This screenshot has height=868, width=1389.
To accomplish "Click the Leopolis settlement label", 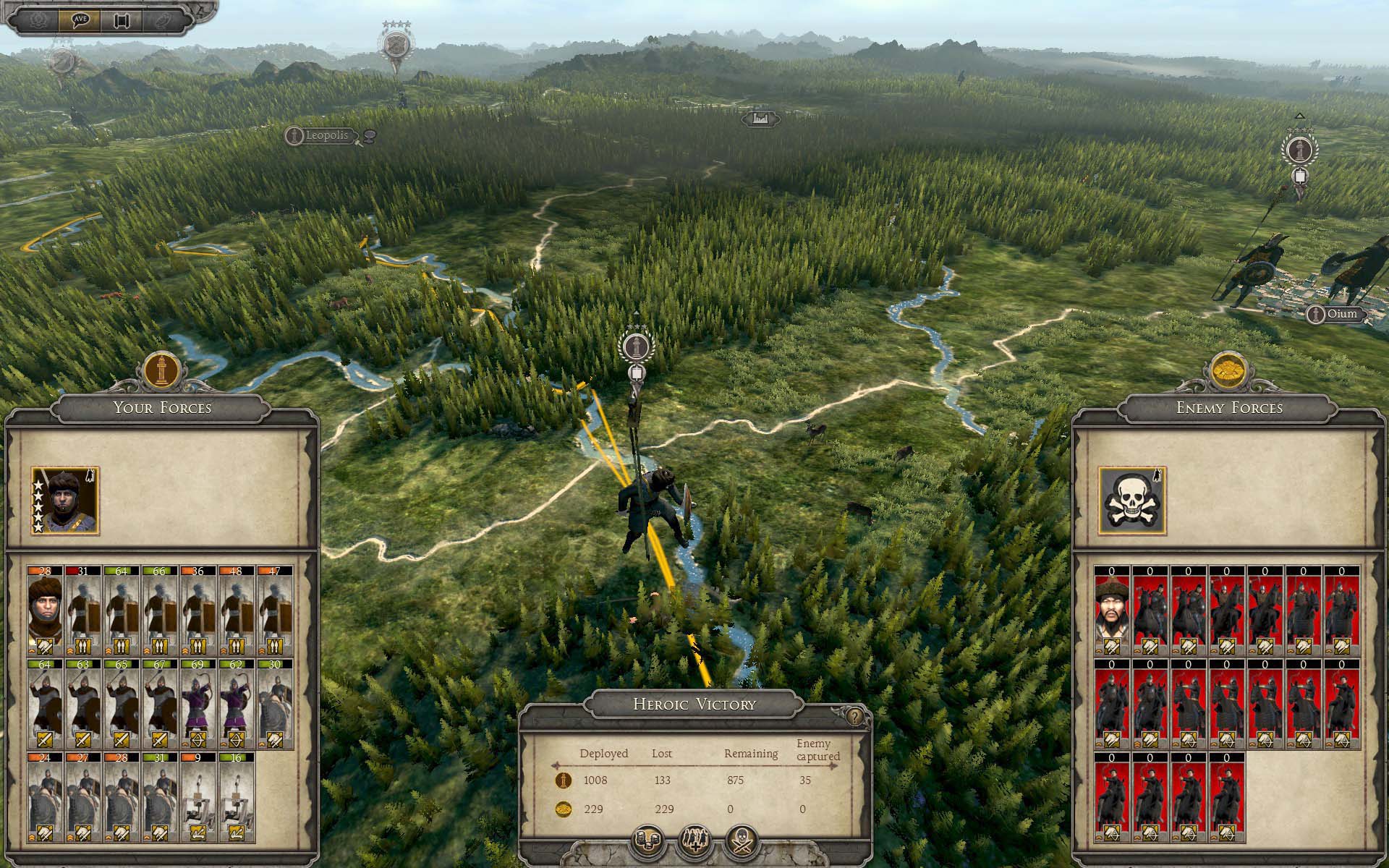I will 326,135.
